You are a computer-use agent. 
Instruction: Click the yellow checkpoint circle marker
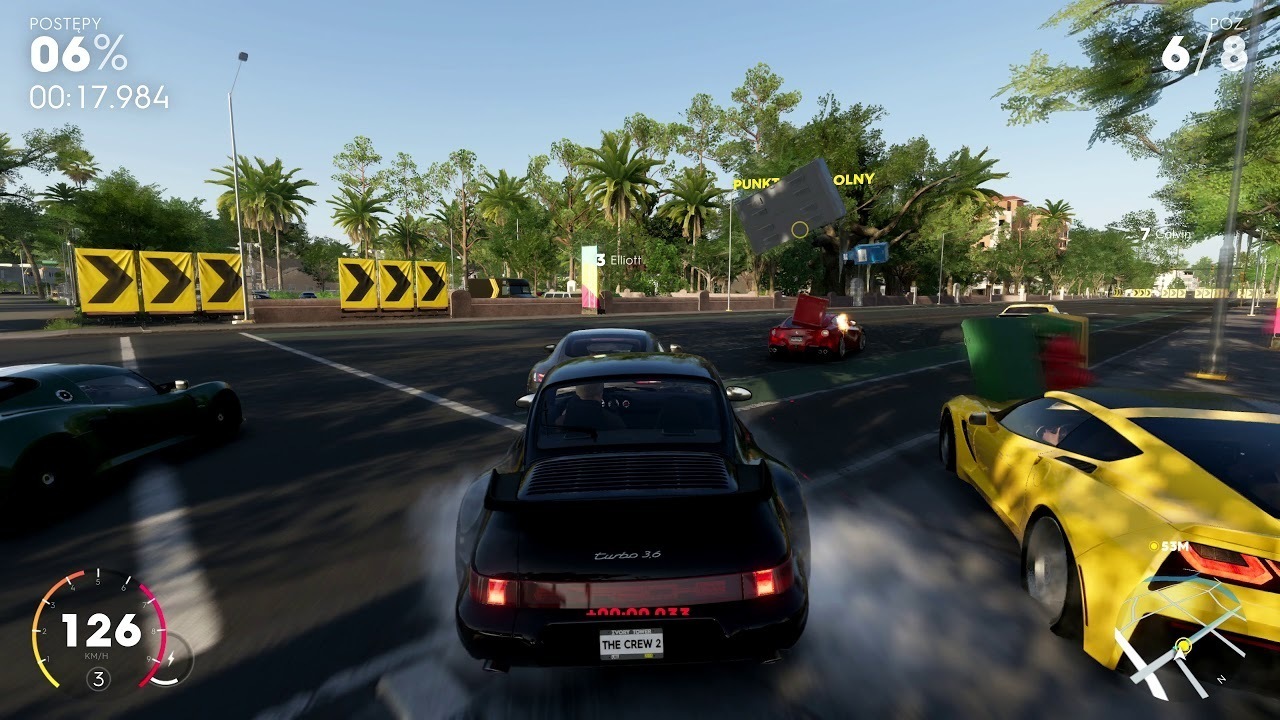click(799, 229)
